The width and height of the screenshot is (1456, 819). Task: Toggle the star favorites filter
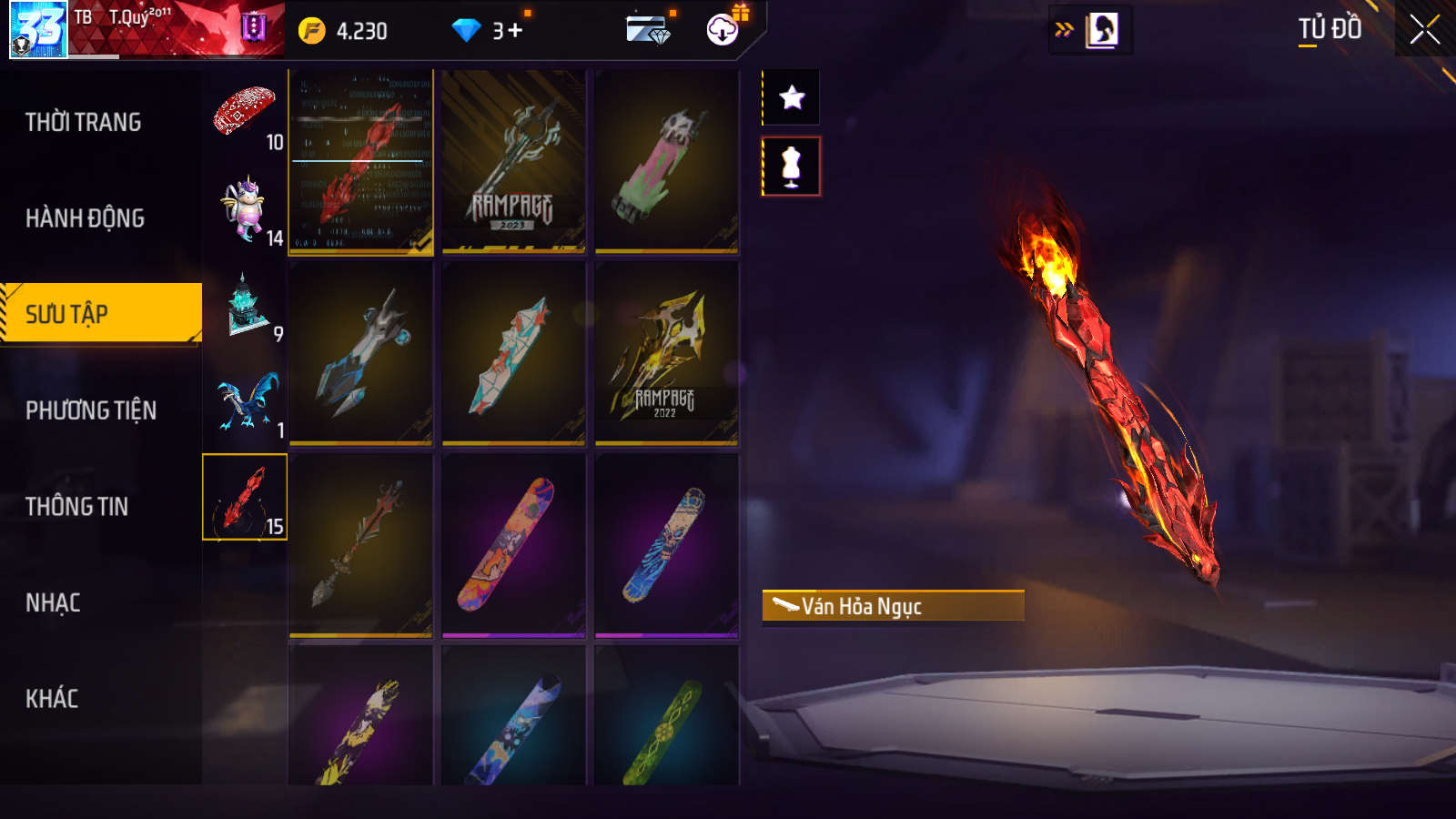click(x=792, y=97)
